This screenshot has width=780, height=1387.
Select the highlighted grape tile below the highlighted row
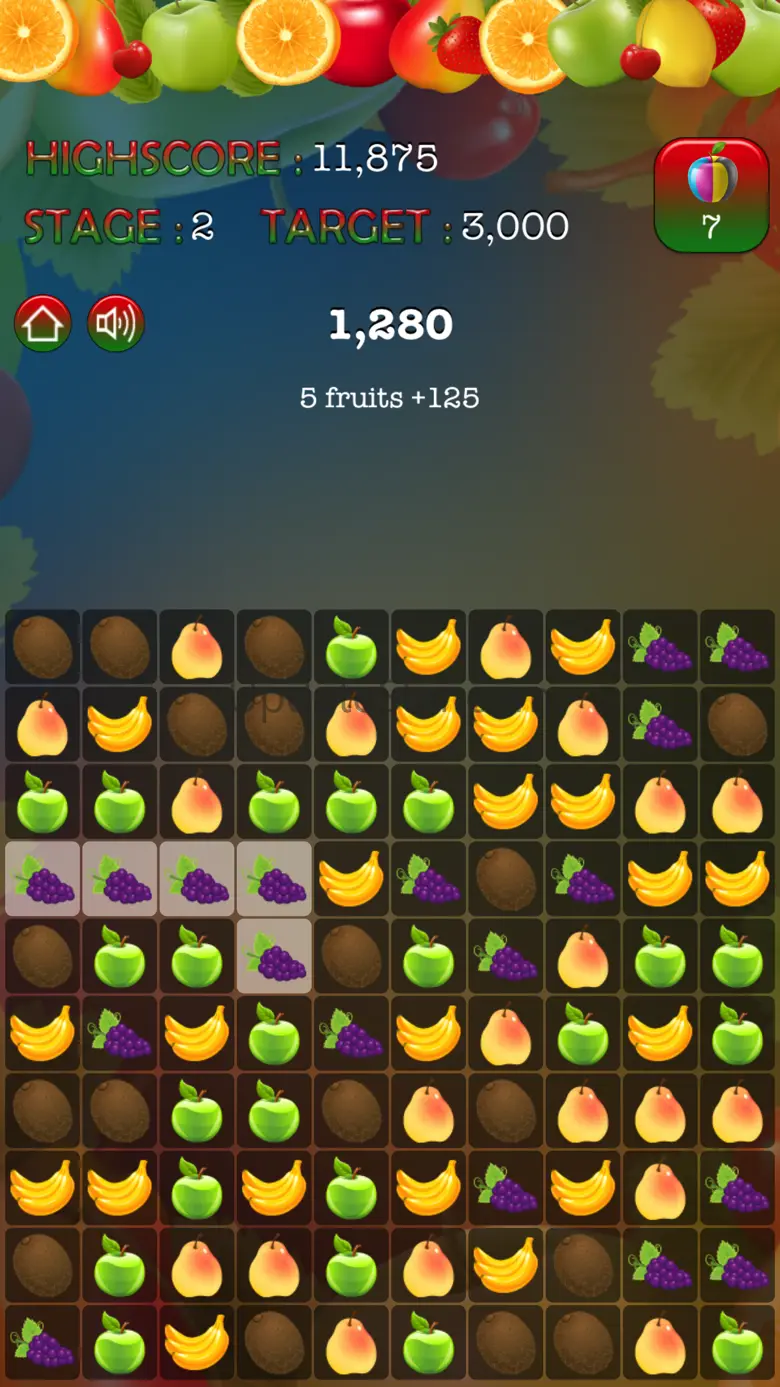click(274, 956)
